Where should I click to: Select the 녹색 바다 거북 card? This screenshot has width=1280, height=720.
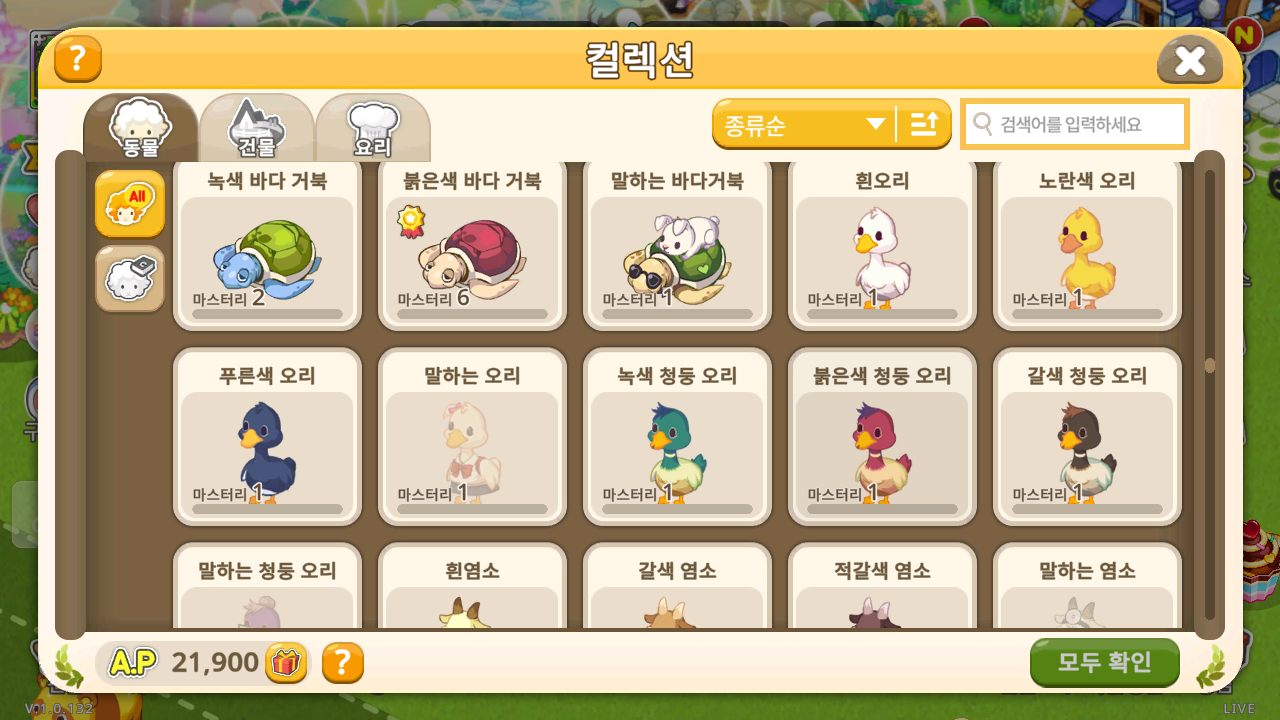point(267,245)
